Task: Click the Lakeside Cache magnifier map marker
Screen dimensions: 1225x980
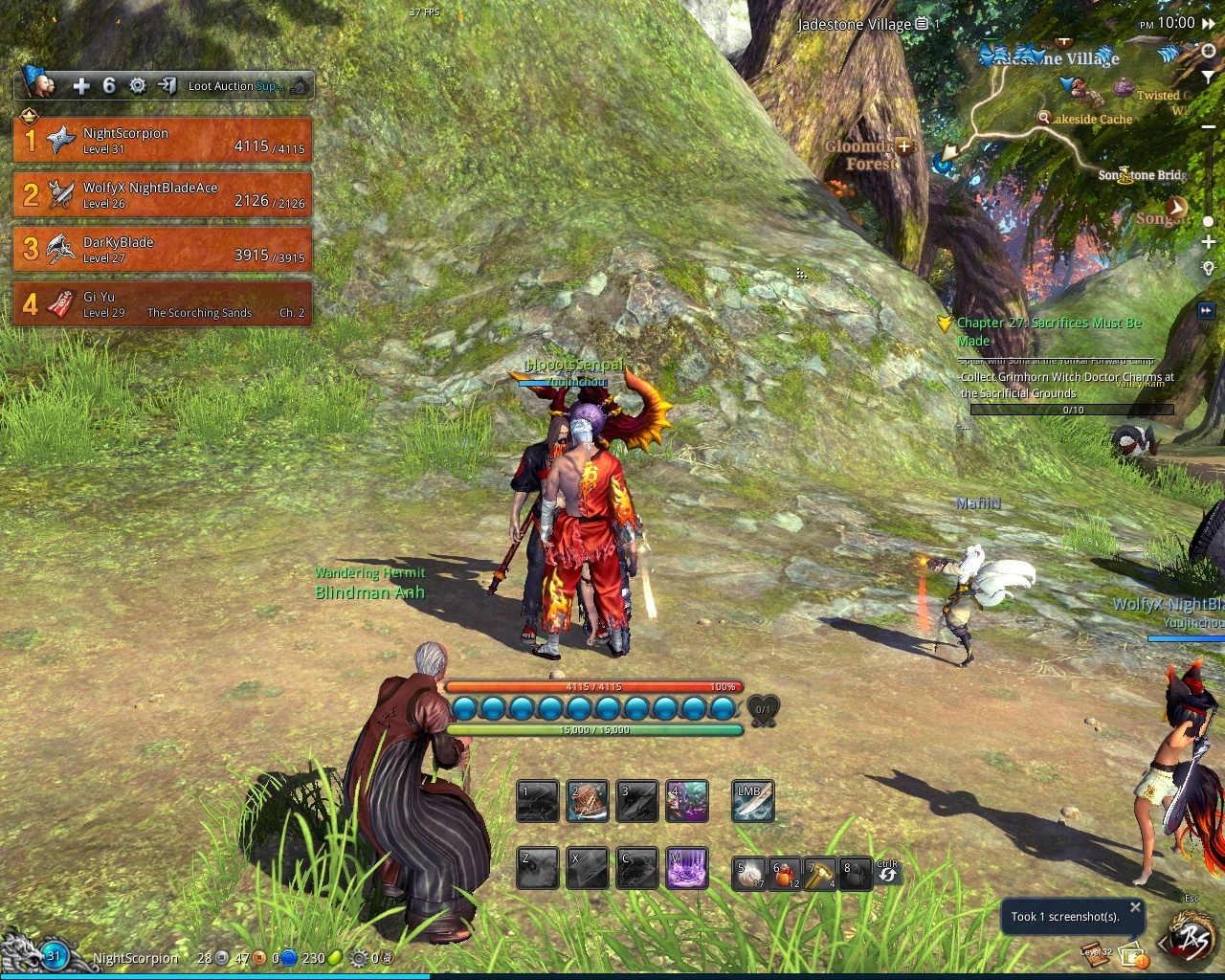Action: click(x=1043, y=118)
